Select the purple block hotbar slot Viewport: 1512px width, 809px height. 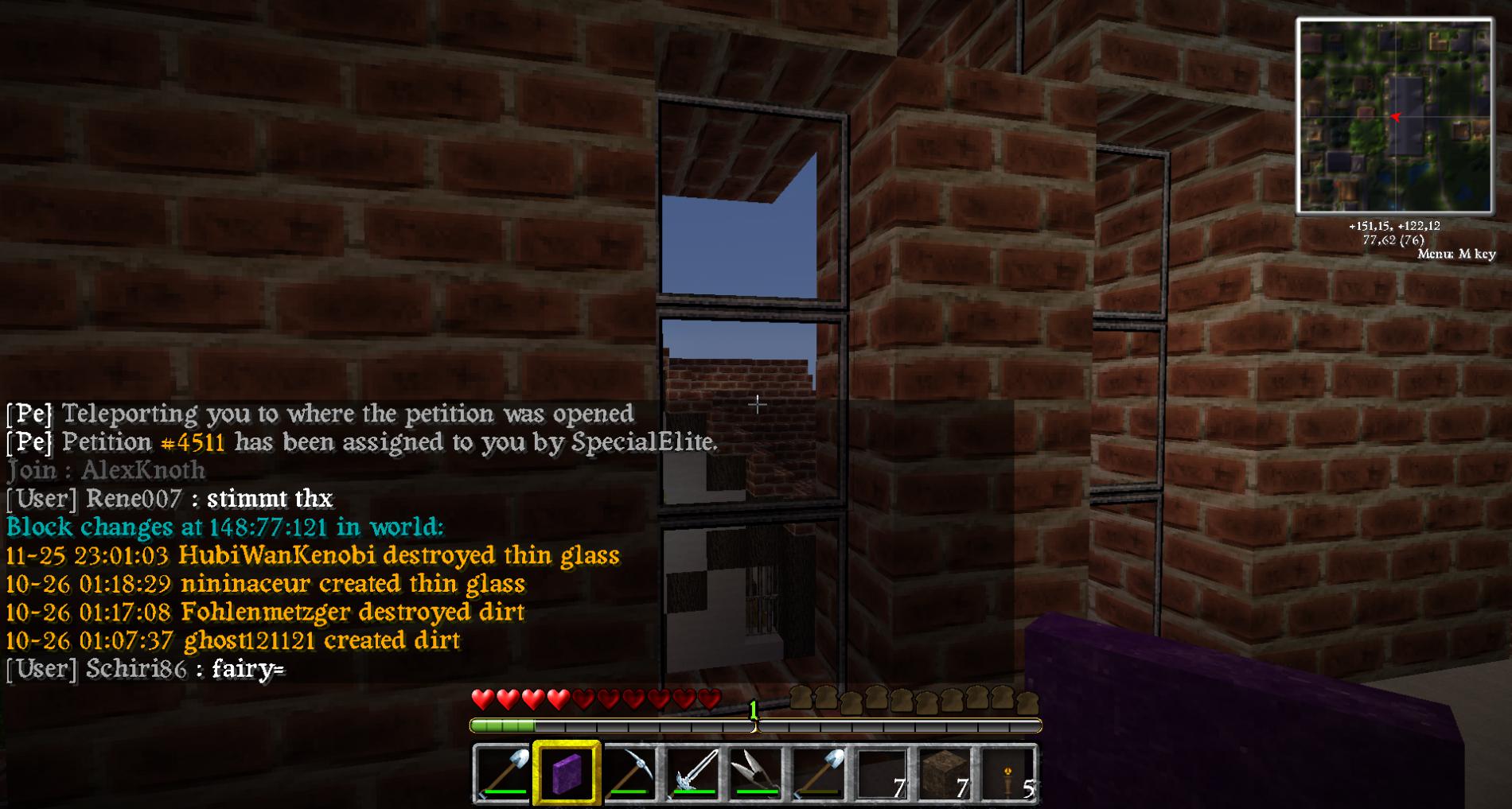(567, 772)
